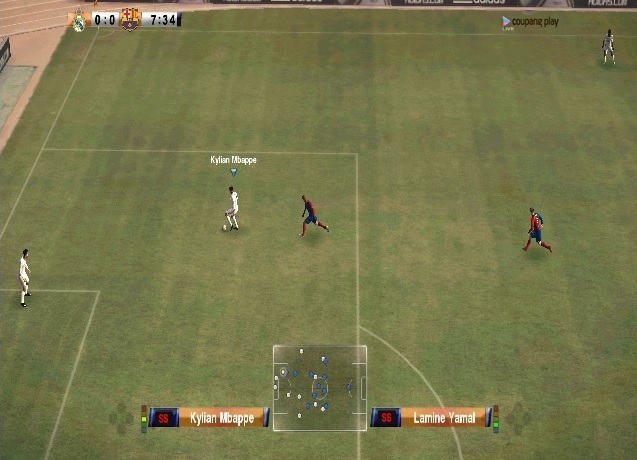Screen dimensions: 637x460
Task: Select the Lamine Yamal player name panel
Action: click(x=445, y=418)
